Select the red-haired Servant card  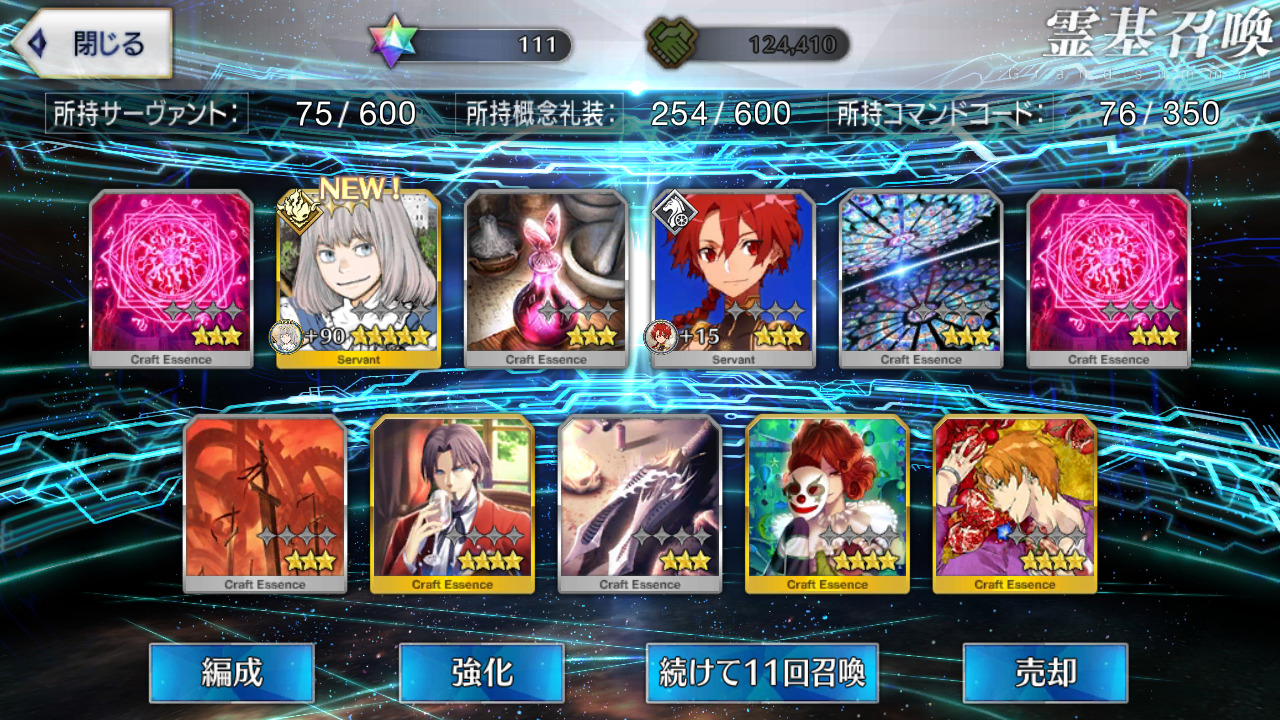coord(734,279)
